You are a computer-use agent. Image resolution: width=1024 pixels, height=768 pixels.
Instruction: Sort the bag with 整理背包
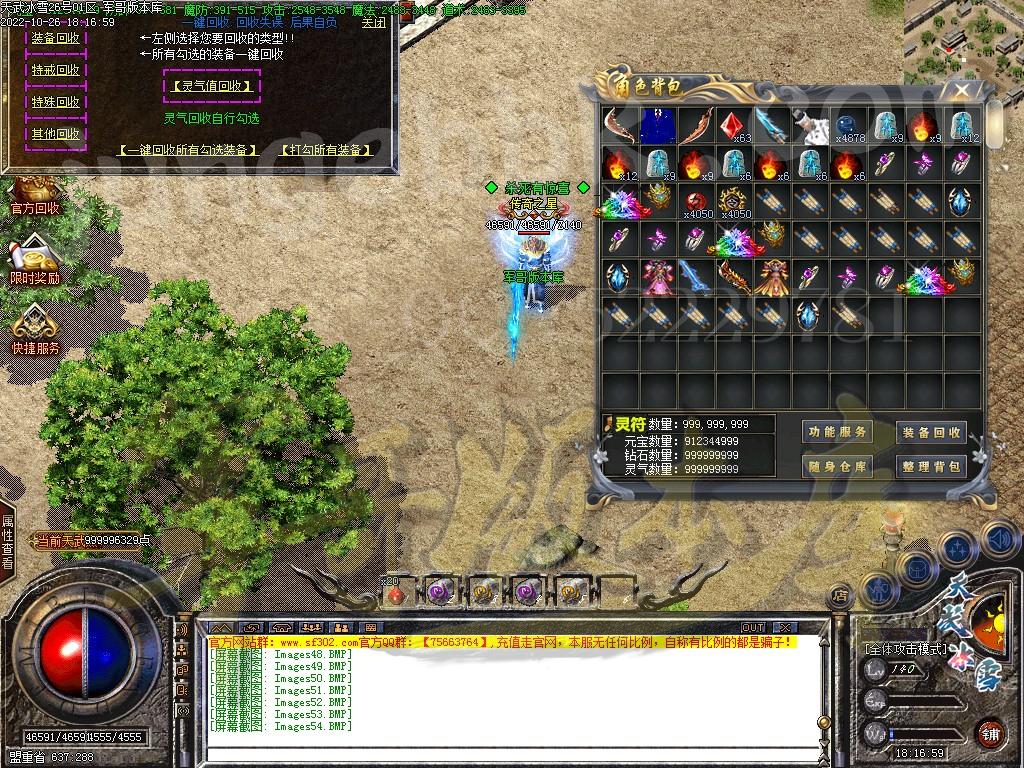[931, 466]
